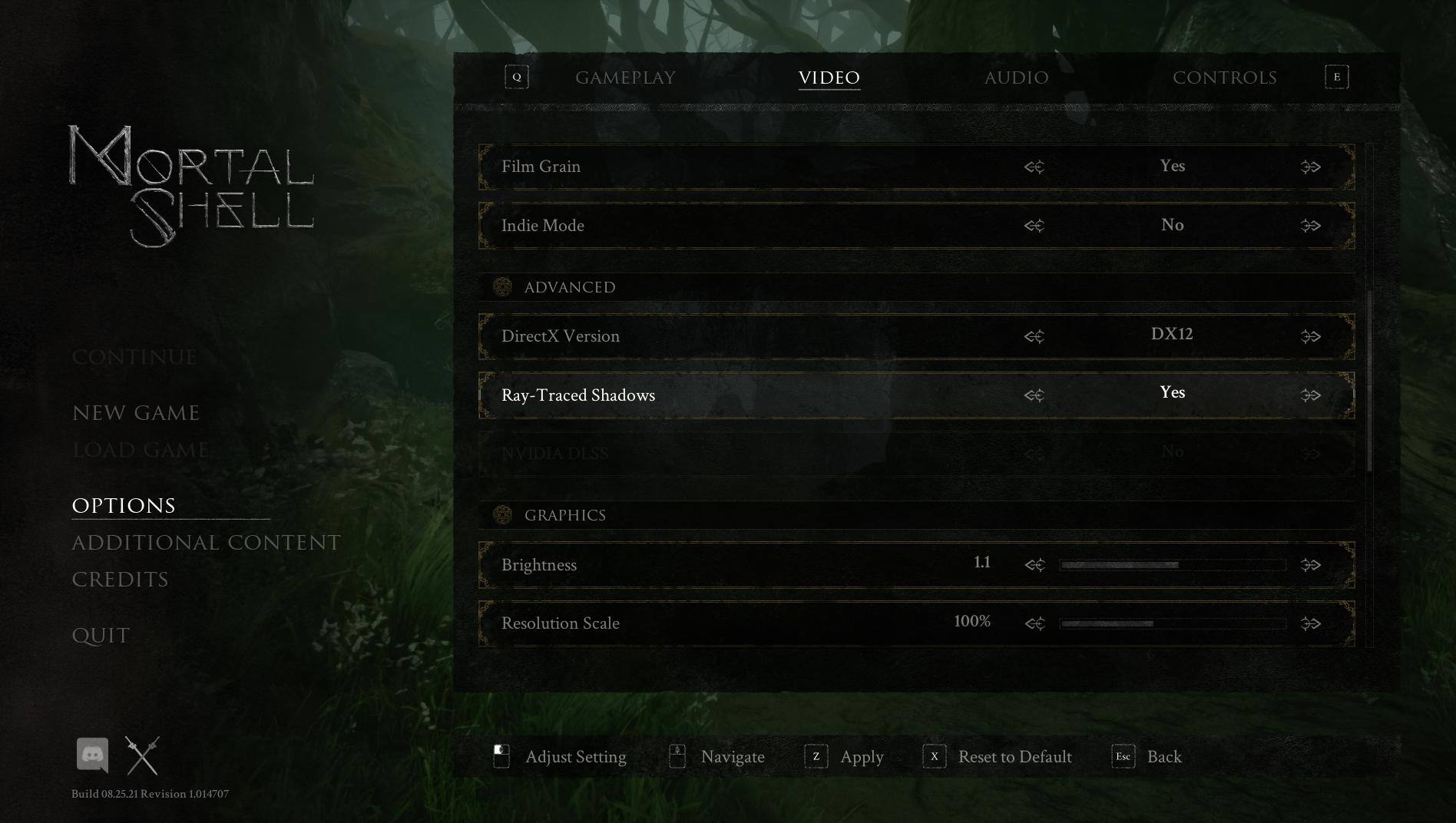Turn off Ray-Traced Shadows with left arrow
The image size is (1456, 823).
(x=1034, y=395)
